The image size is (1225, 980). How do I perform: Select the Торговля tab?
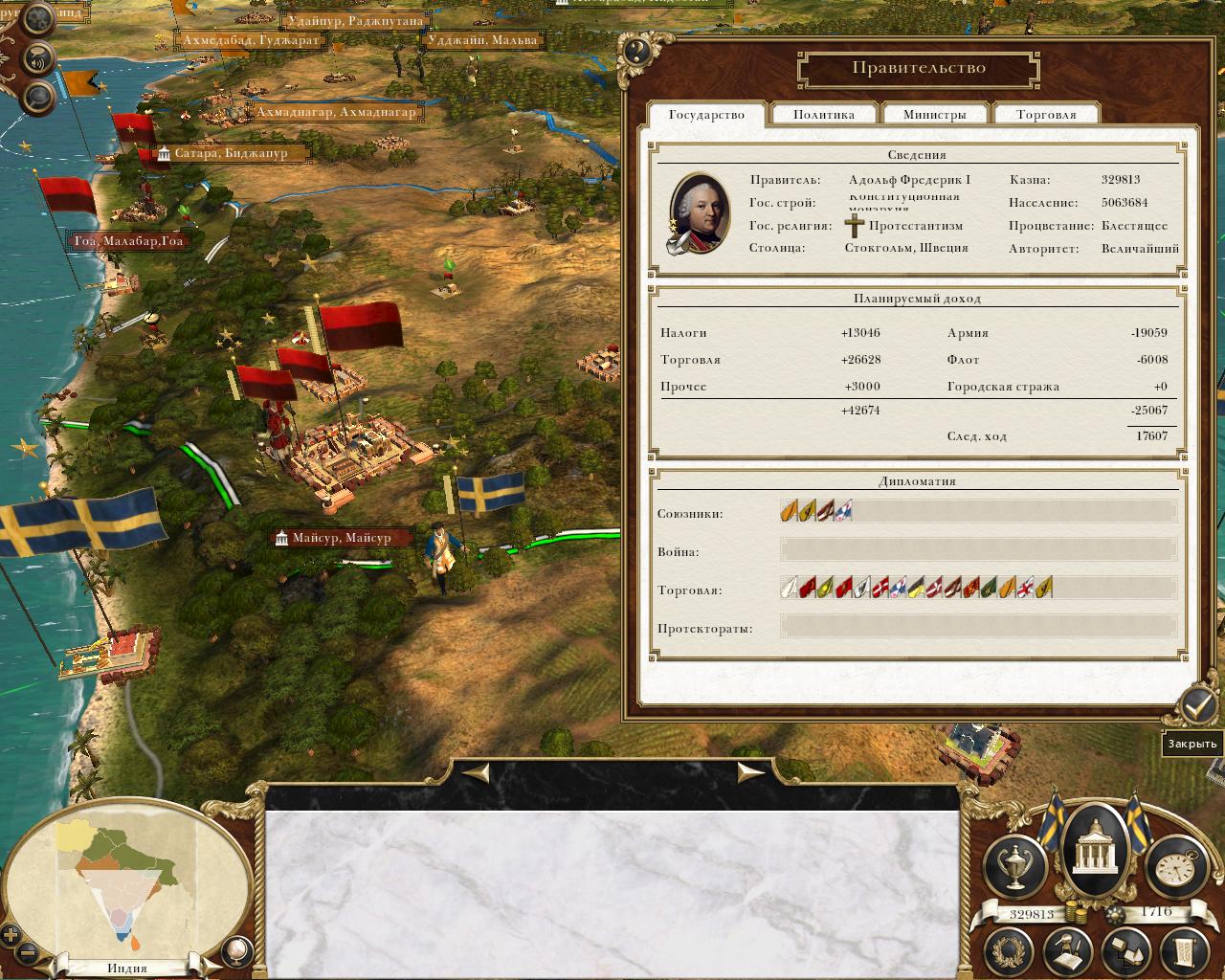click(x=1046, y=115)
